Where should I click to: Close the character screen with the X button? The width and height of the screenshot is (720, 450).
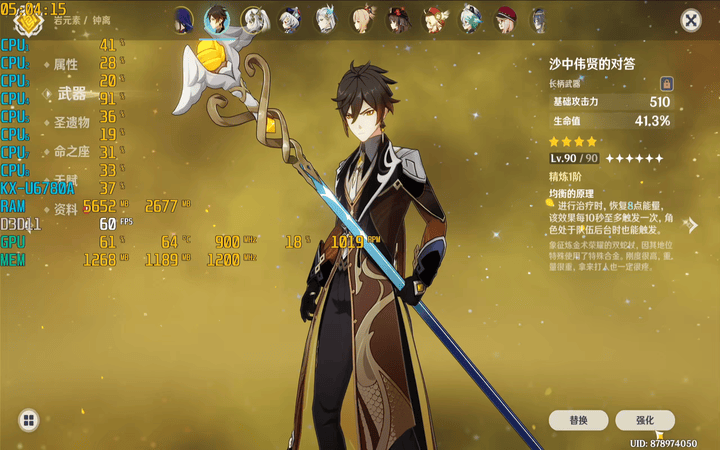tap(691, 20)
